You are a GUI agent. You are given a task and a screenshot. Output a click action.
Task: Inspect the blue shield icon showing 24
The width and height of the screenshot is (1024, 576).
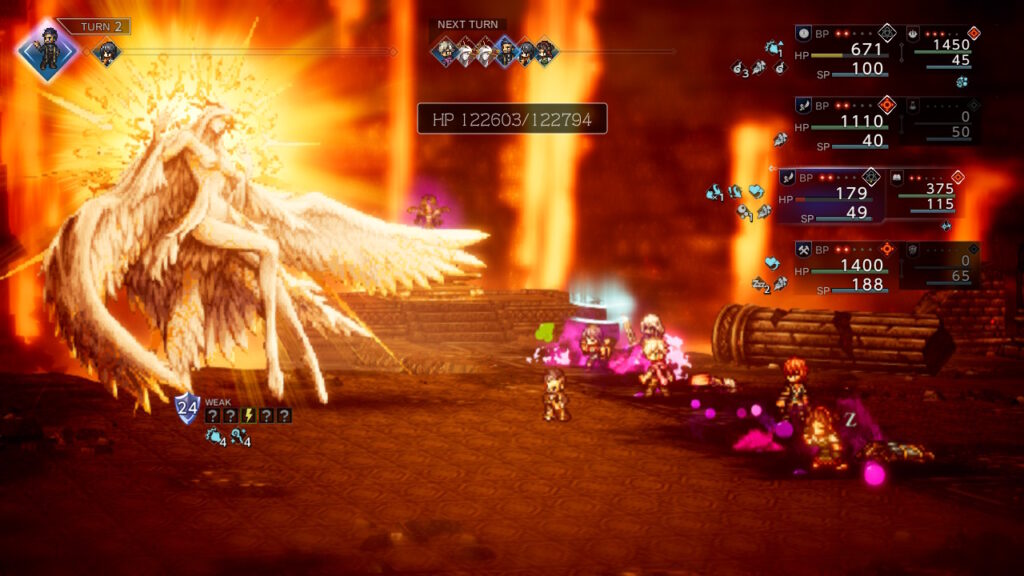pos(187,407)
